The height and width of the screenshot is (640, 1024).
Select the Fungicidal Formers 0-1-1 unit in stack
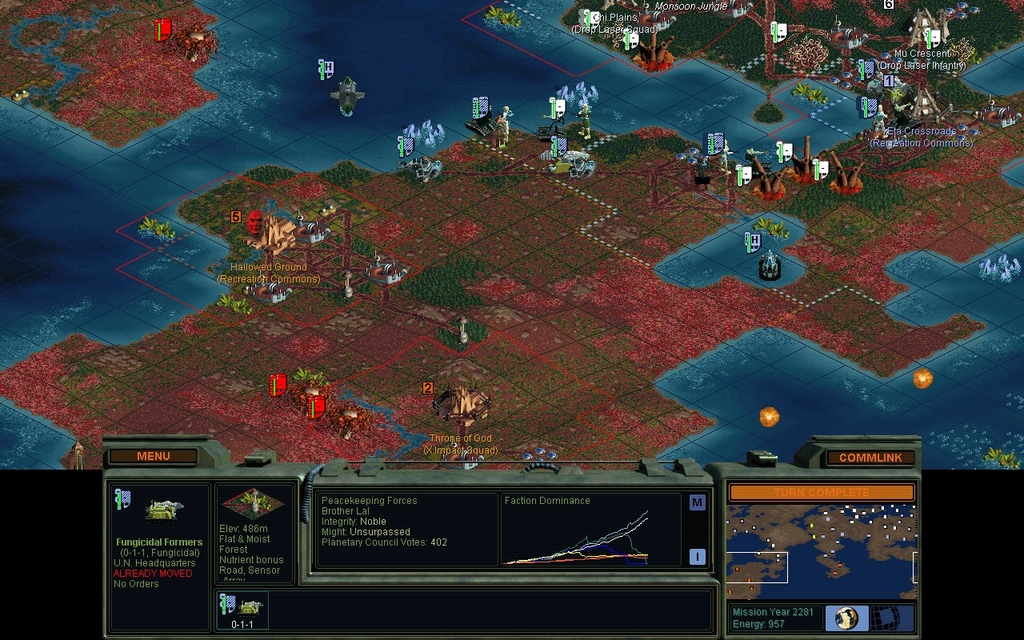(243, 608)
